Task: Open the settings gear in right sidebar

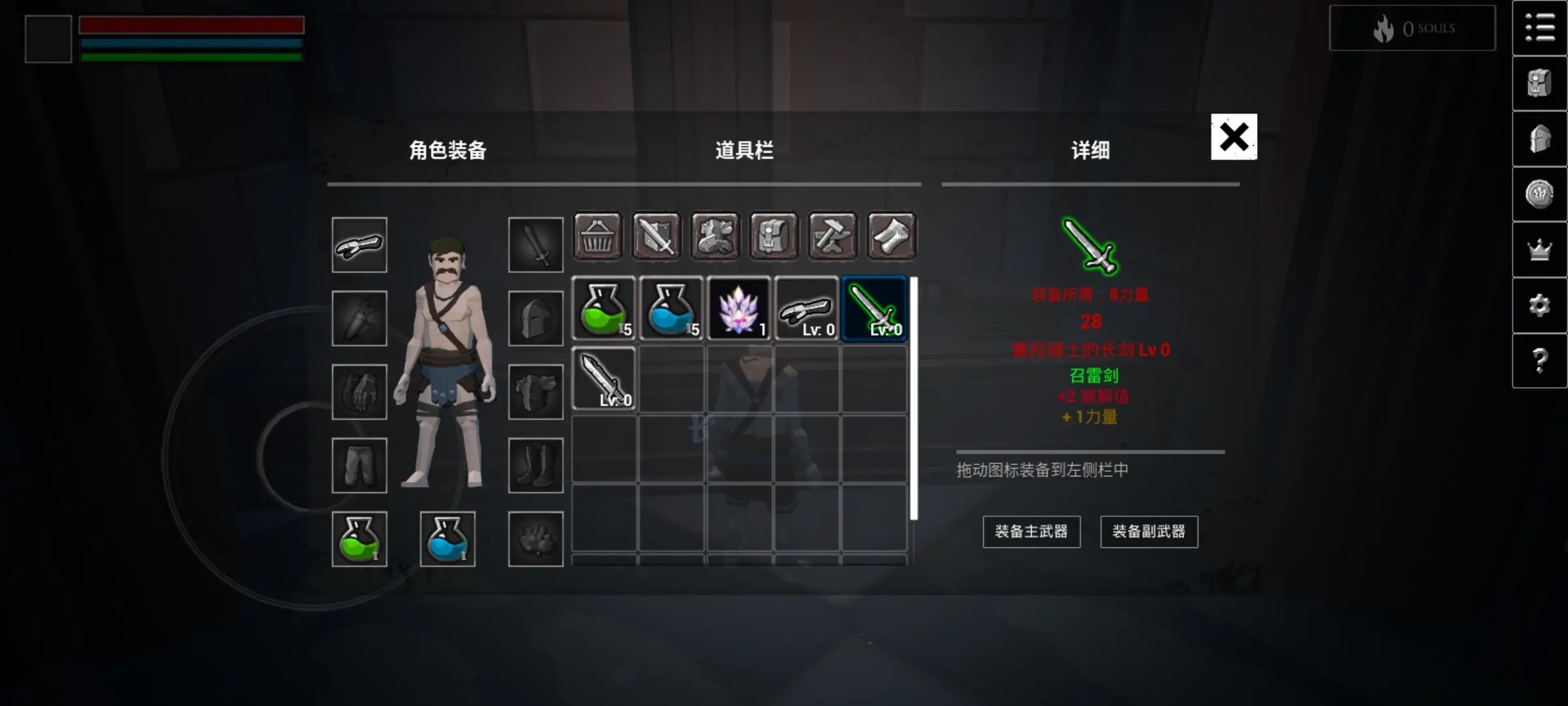Action: 1540,304
